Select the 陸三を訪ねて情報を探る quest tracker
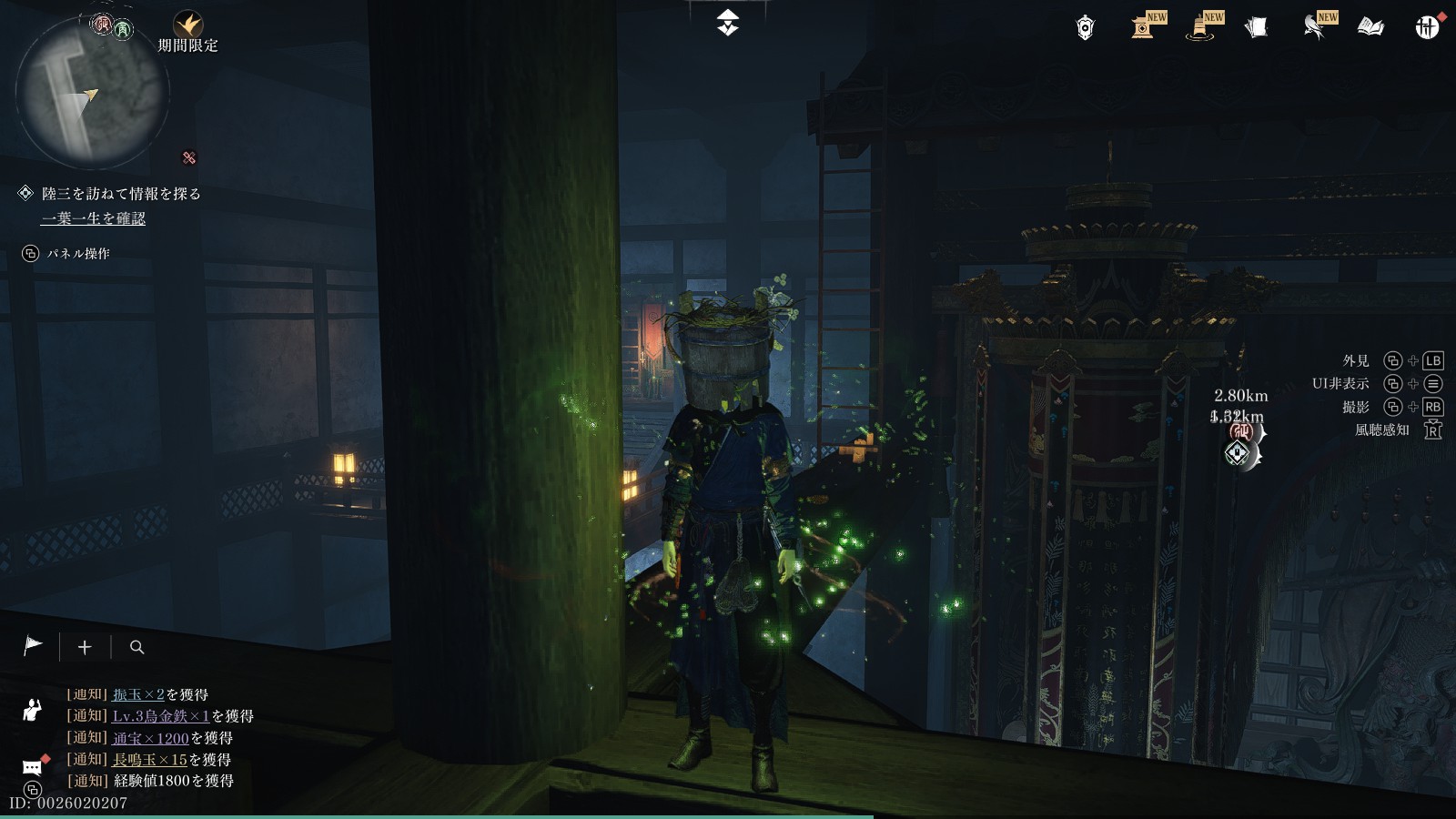 (x=121, y=194)
